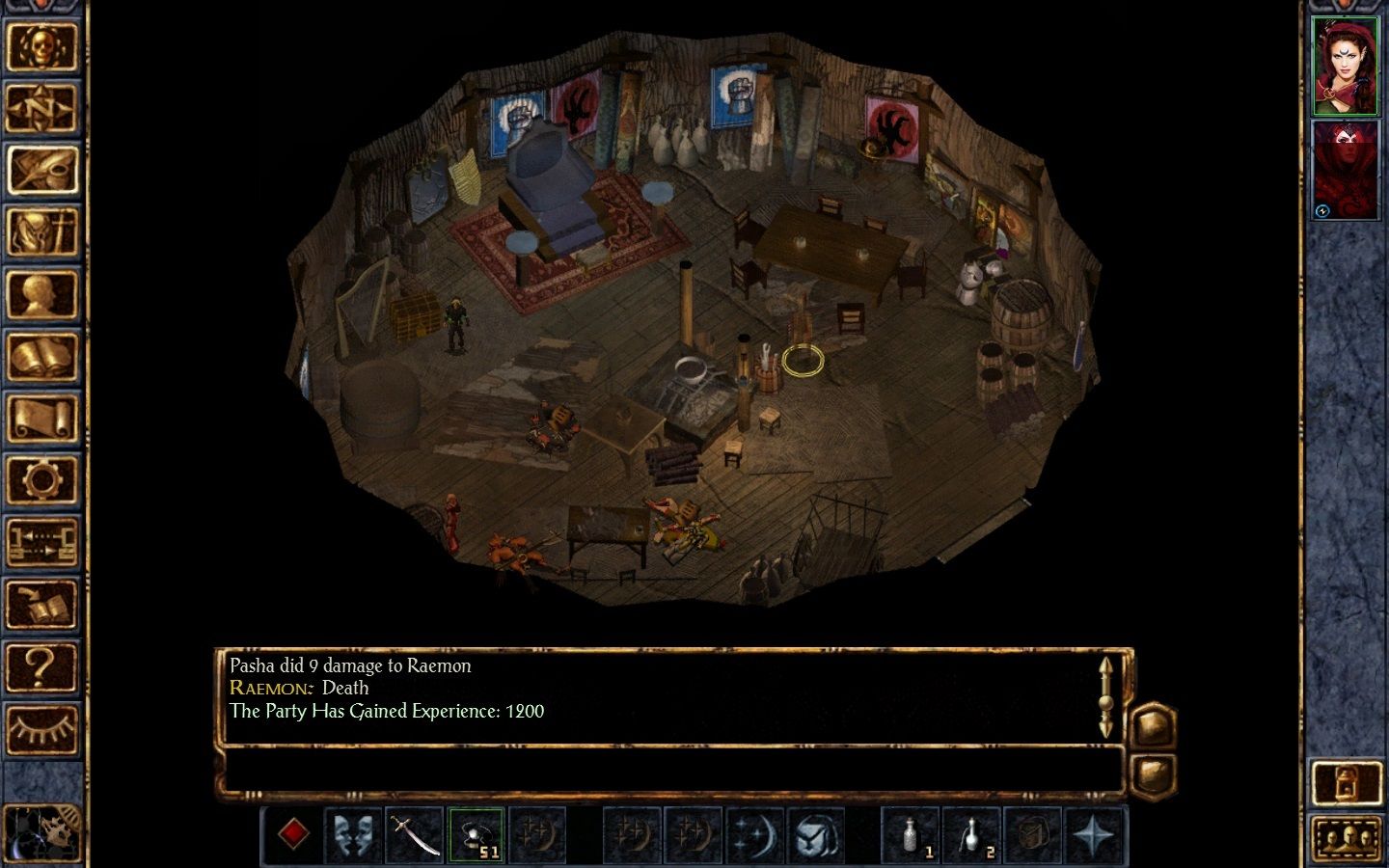Collapse the dialog box with lower gold button
Viewport: 1389px width, 868px height.
pos(1154,772)
